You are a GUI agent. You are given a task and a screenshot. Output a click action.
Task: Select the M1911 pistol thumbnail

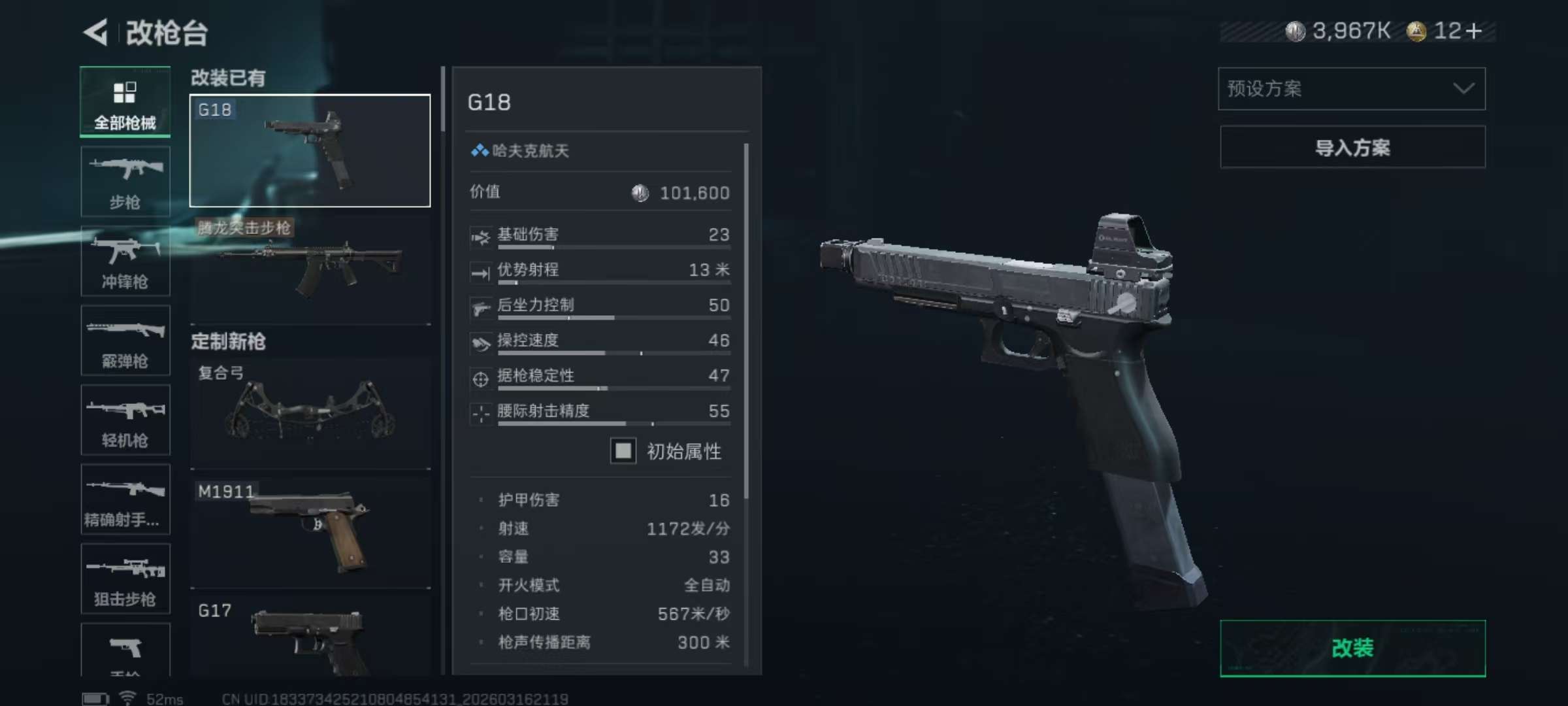tap(309, 529)
